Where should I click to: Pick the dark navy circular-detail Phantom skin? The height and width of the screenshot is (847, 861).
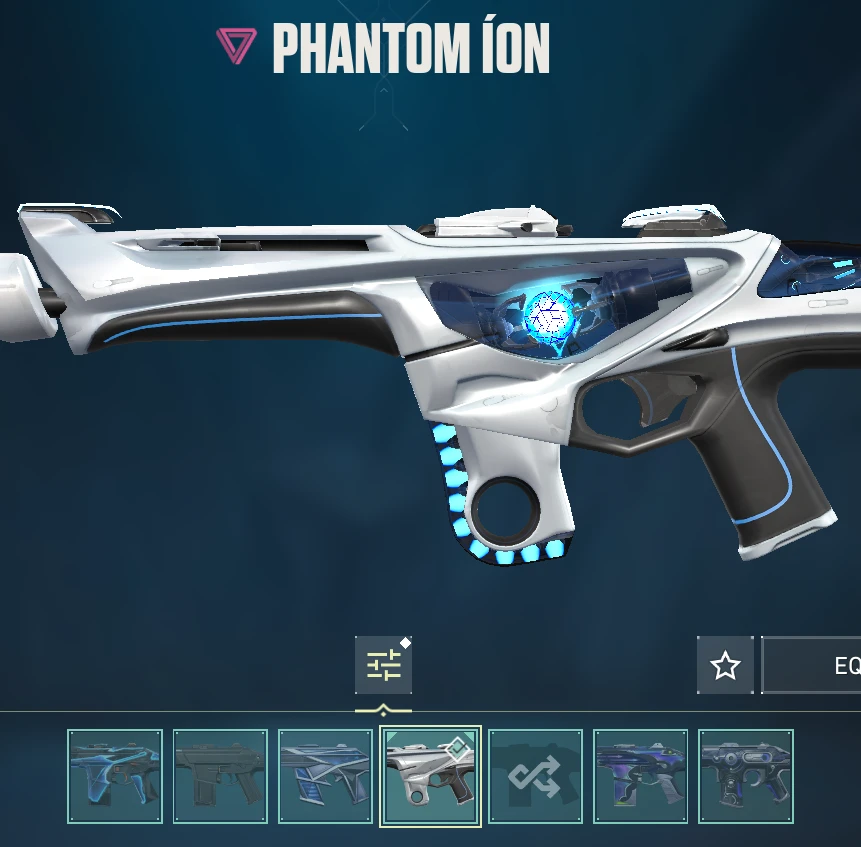(x=745, y=776)
